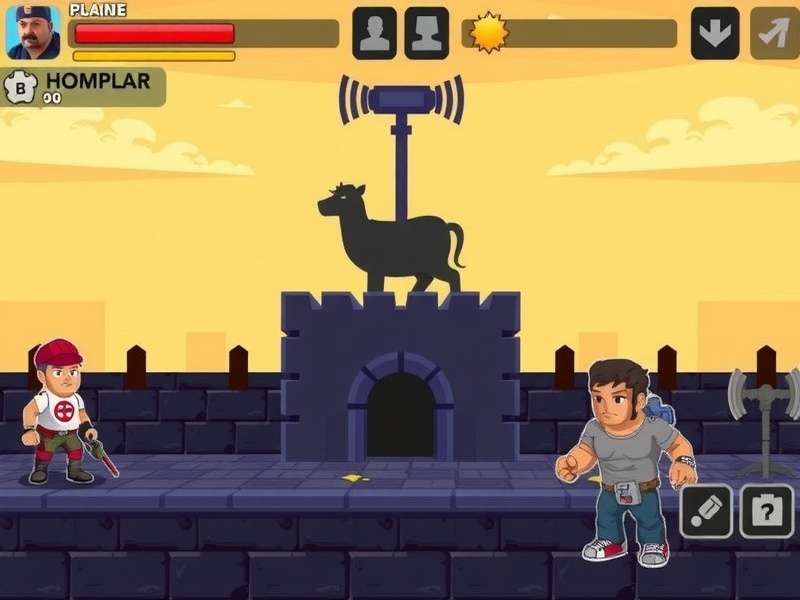Select the flat-topped head silhouette icon

[426, 33]
